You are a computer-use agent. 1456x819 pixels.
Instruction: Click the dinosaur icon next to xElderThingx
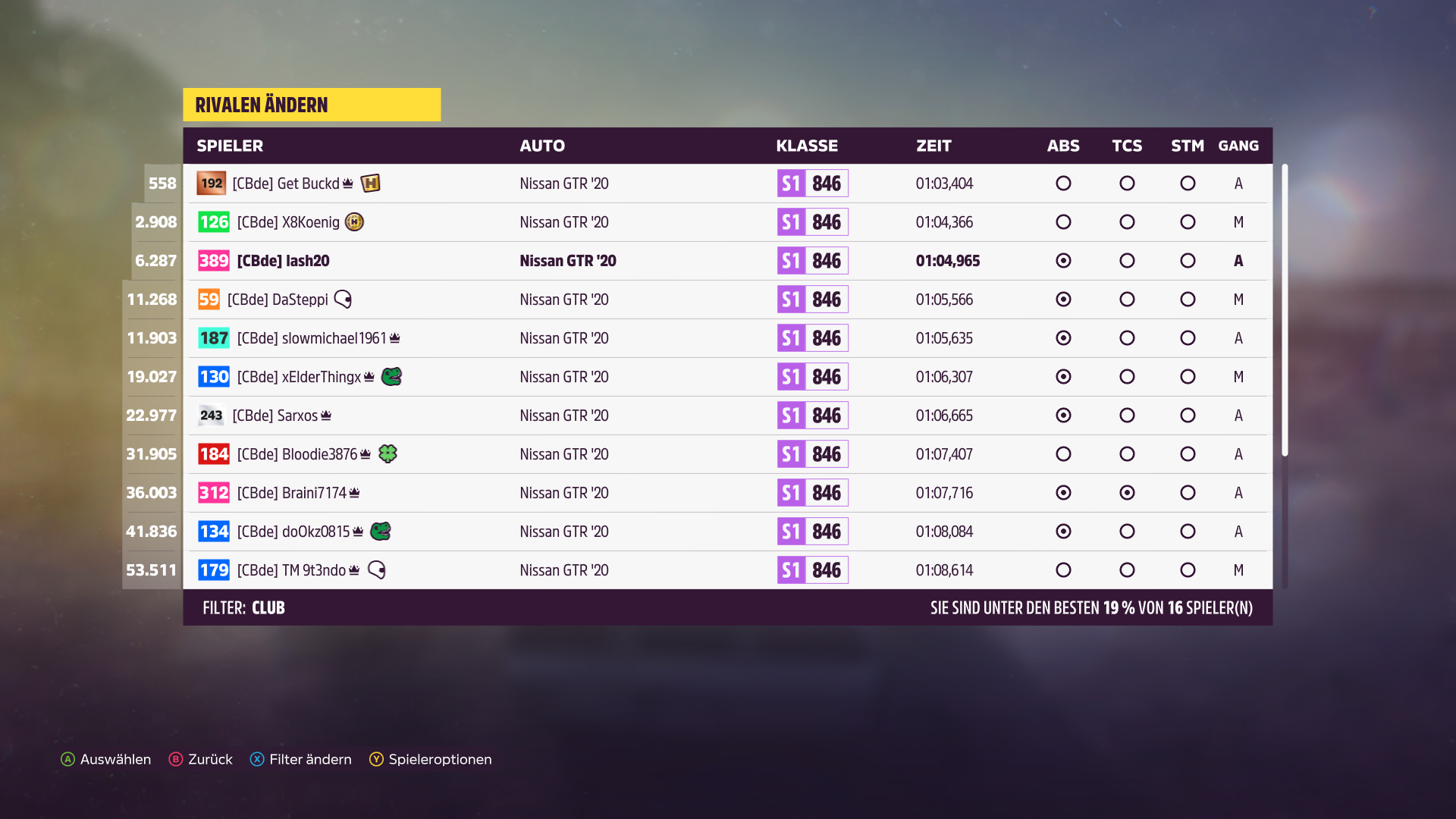click(x=394, y=376)
